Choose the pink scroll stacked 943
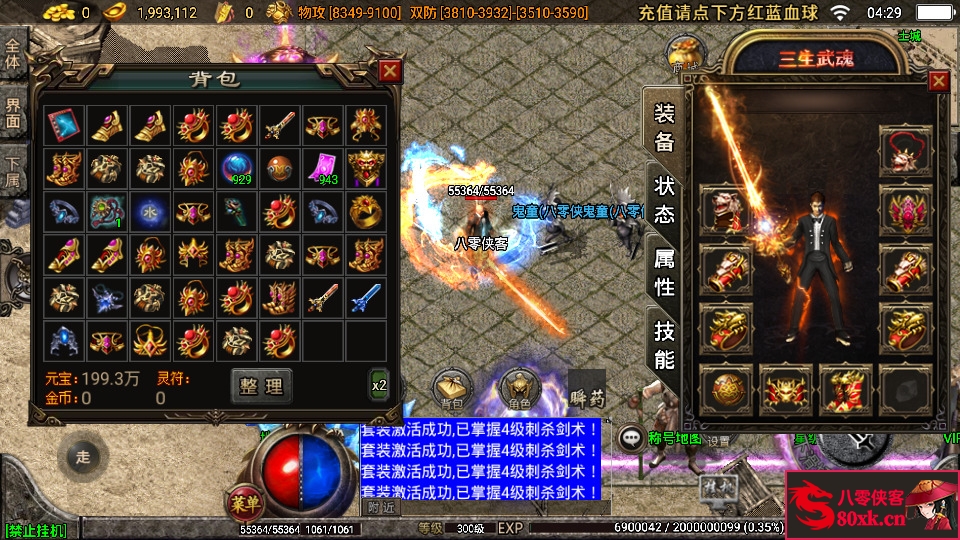Viewport: 960px width, 540px height. 323,168
